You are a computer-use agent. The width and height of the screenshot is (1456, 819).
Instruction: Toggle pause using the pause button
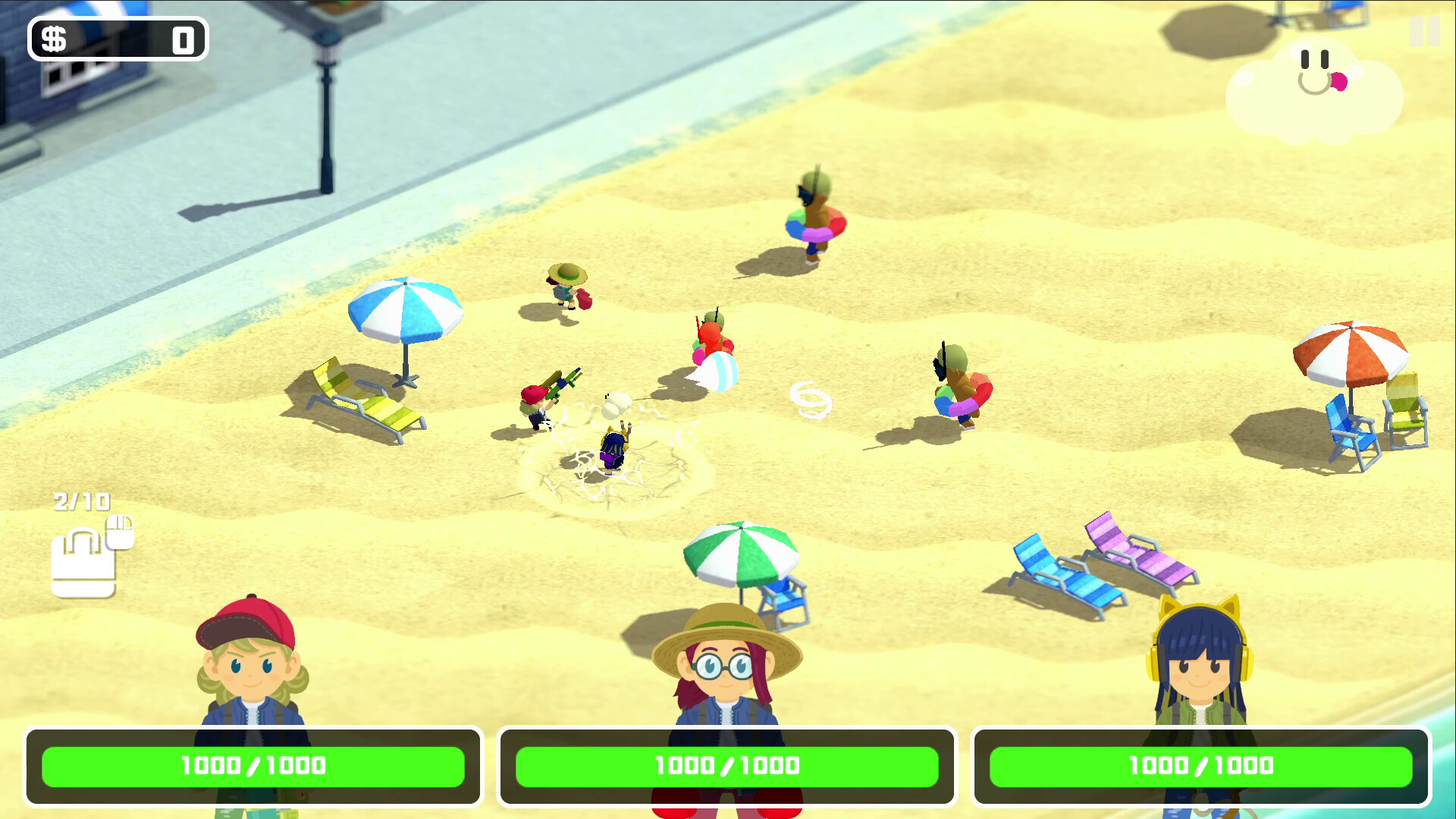tap(1425, 32)
